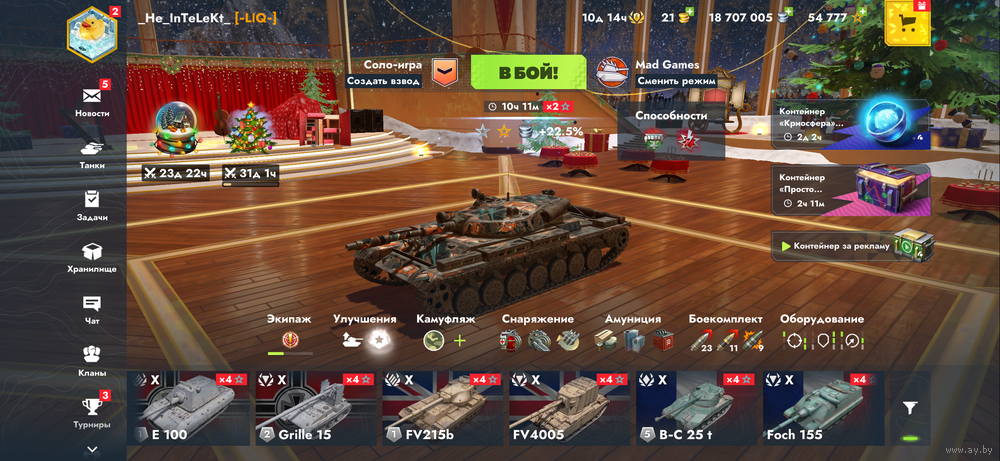The image size is (1000, 461).
Task: Start battle with the В БОЙ! button
Action: click(528, 72)
